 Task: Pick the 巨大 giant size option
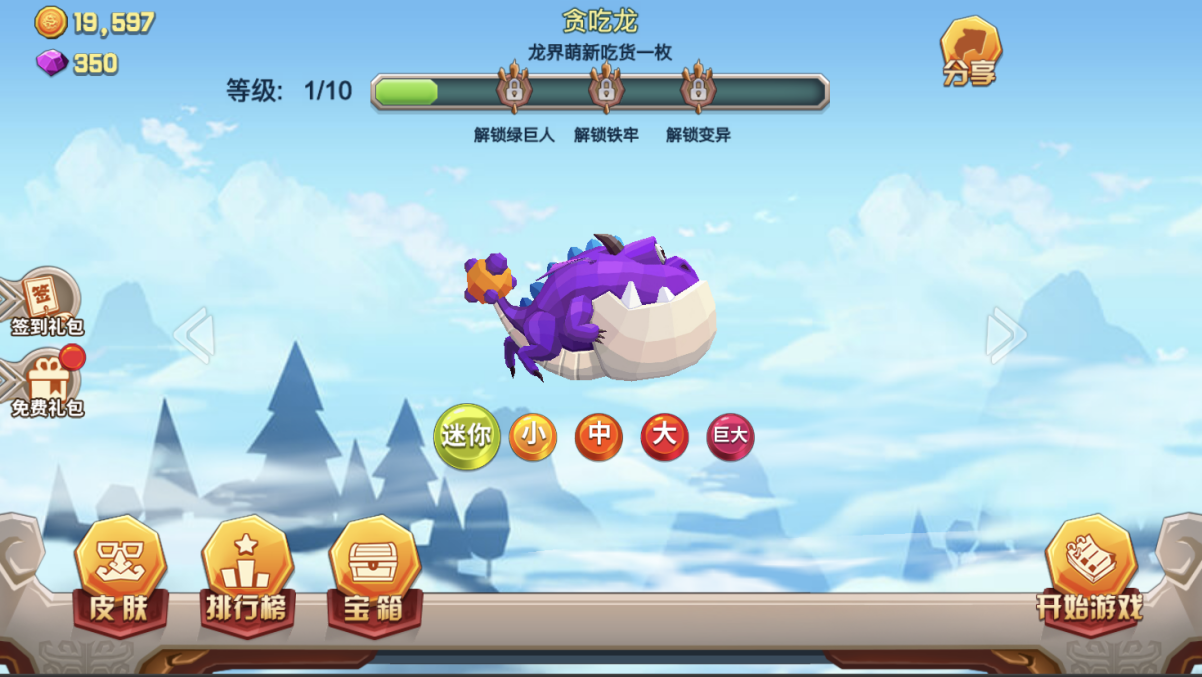coord(730,437)
